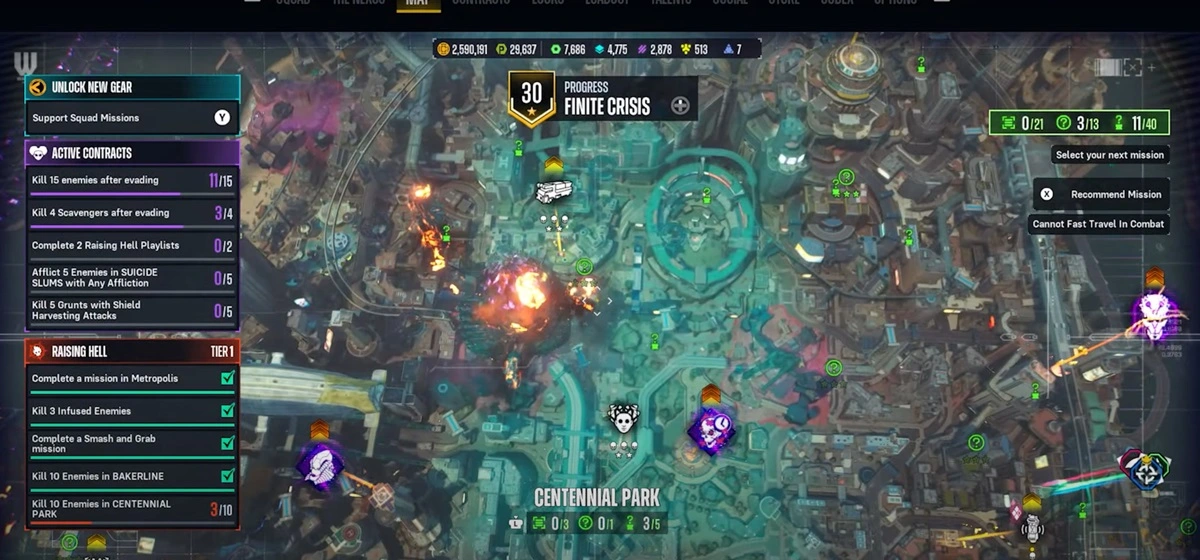Open the Raising Hell Tier 1 panel header
This screenshot has width=1200, height=560.
131,352
